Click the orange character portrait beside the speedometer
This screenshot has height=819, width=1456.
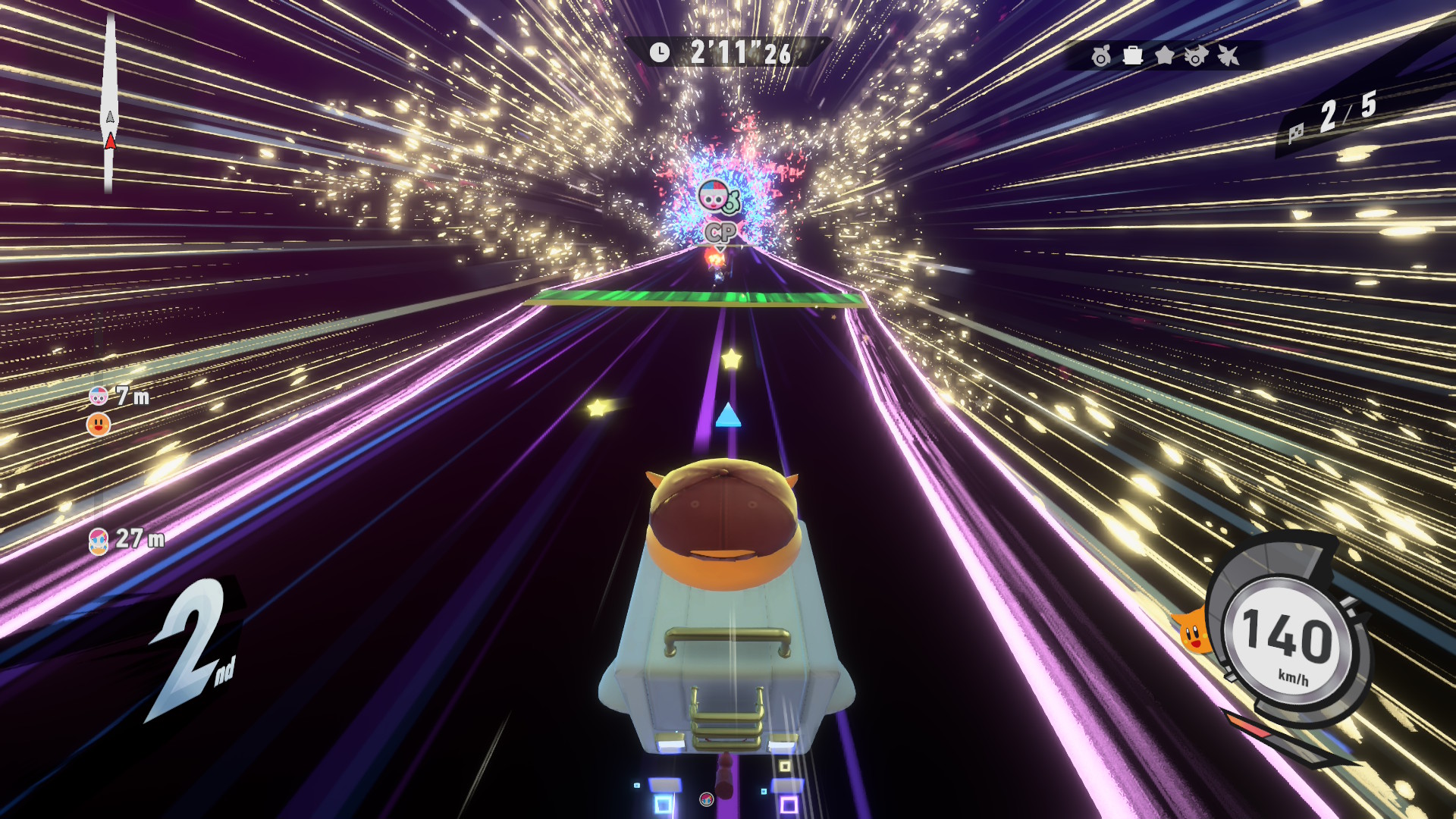(1194, 631)
